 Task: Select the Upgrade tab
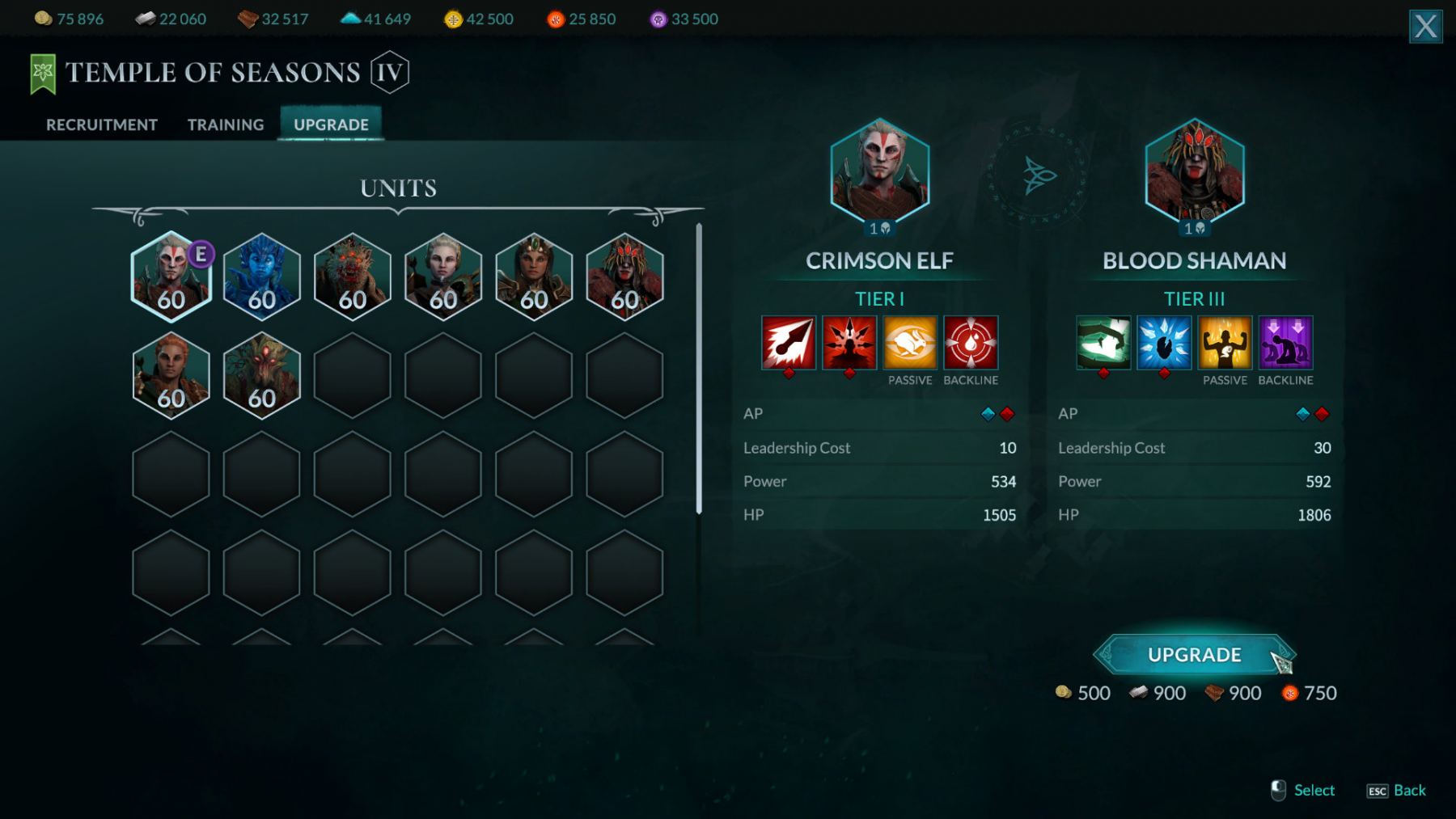[x=331, y=125]
